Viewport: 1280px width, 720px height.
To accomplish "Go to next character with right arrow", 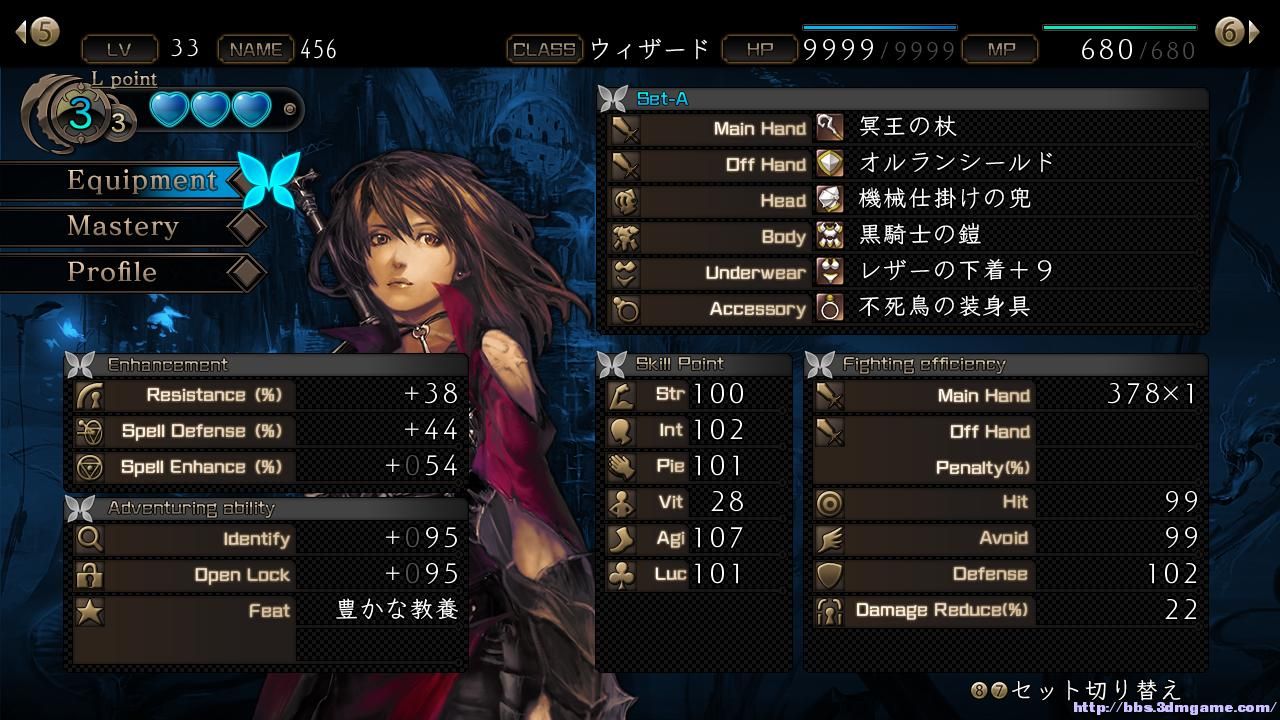I will 1237,32.
